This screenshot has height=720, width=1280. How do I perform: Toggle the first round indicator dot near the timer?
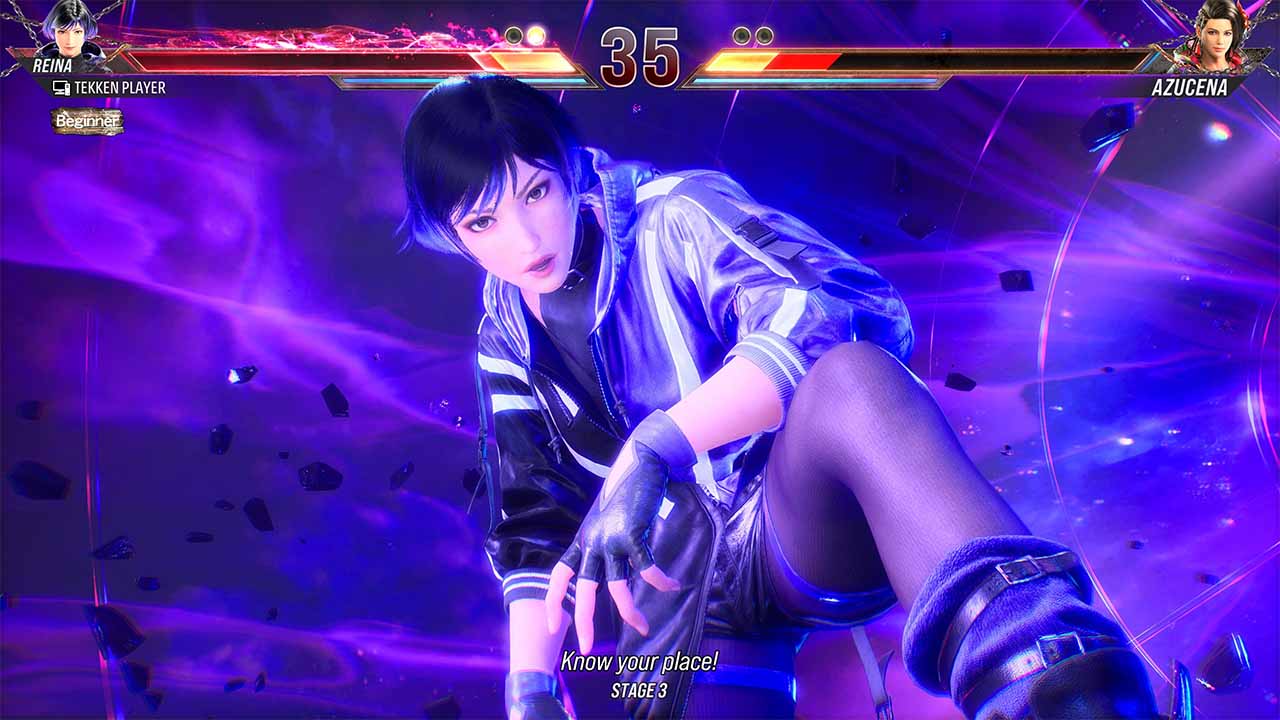[x=513, y=34]
